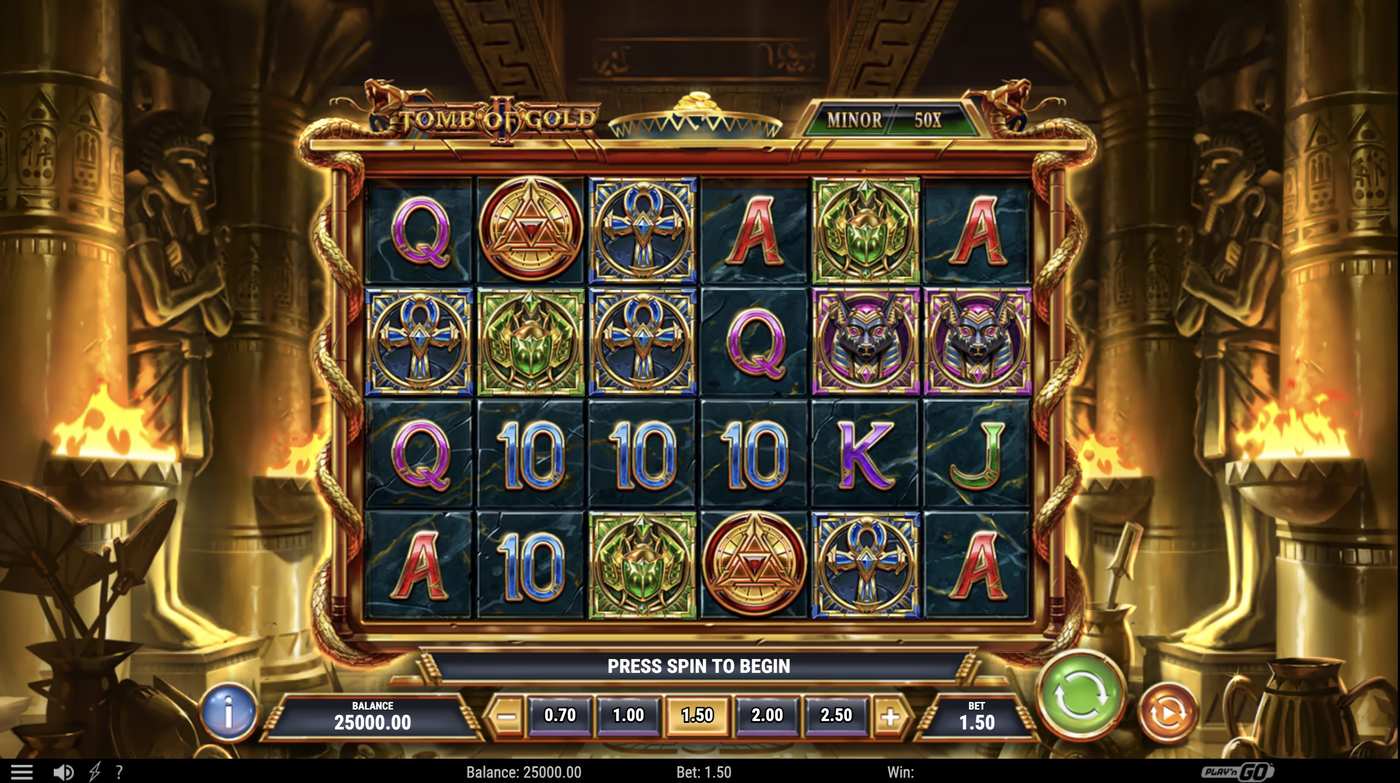
Task: Select the 1.00 bet value
Action: pos(629,716)
